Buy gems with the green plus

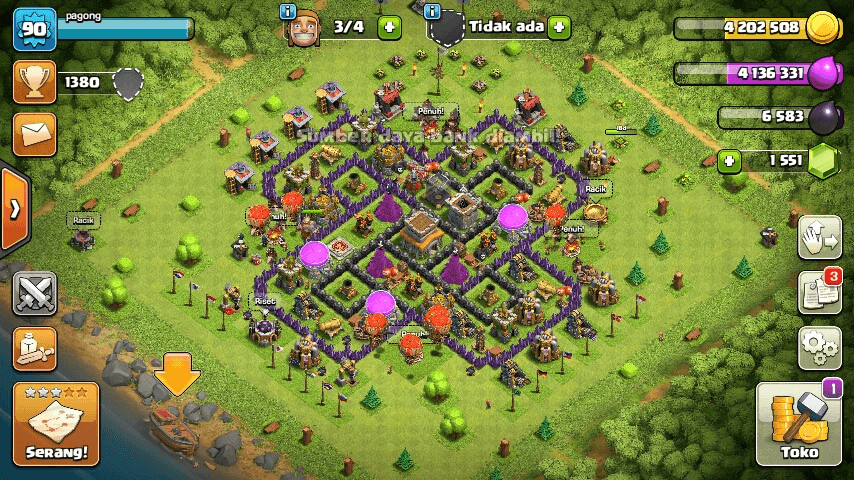coord(731,160)
